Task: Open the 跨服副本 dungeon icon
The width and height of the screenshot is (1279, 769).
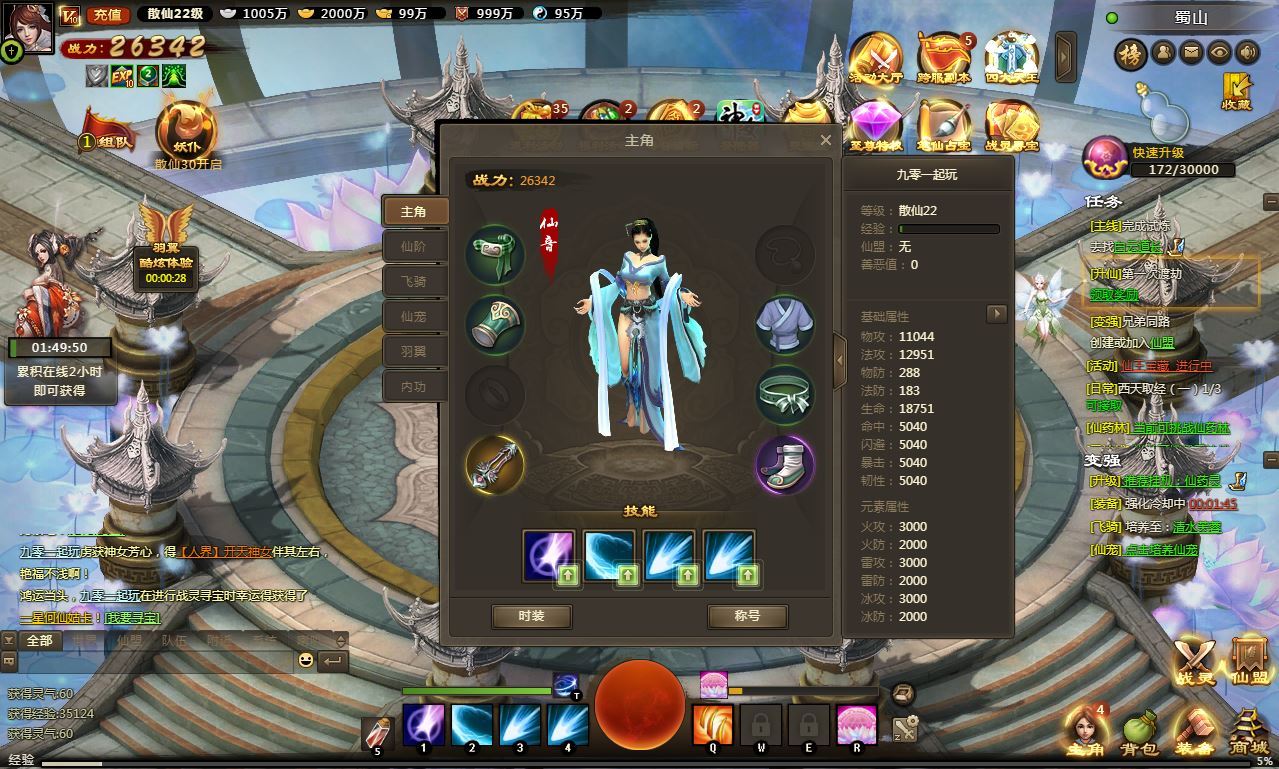Action: pos(943,60)
